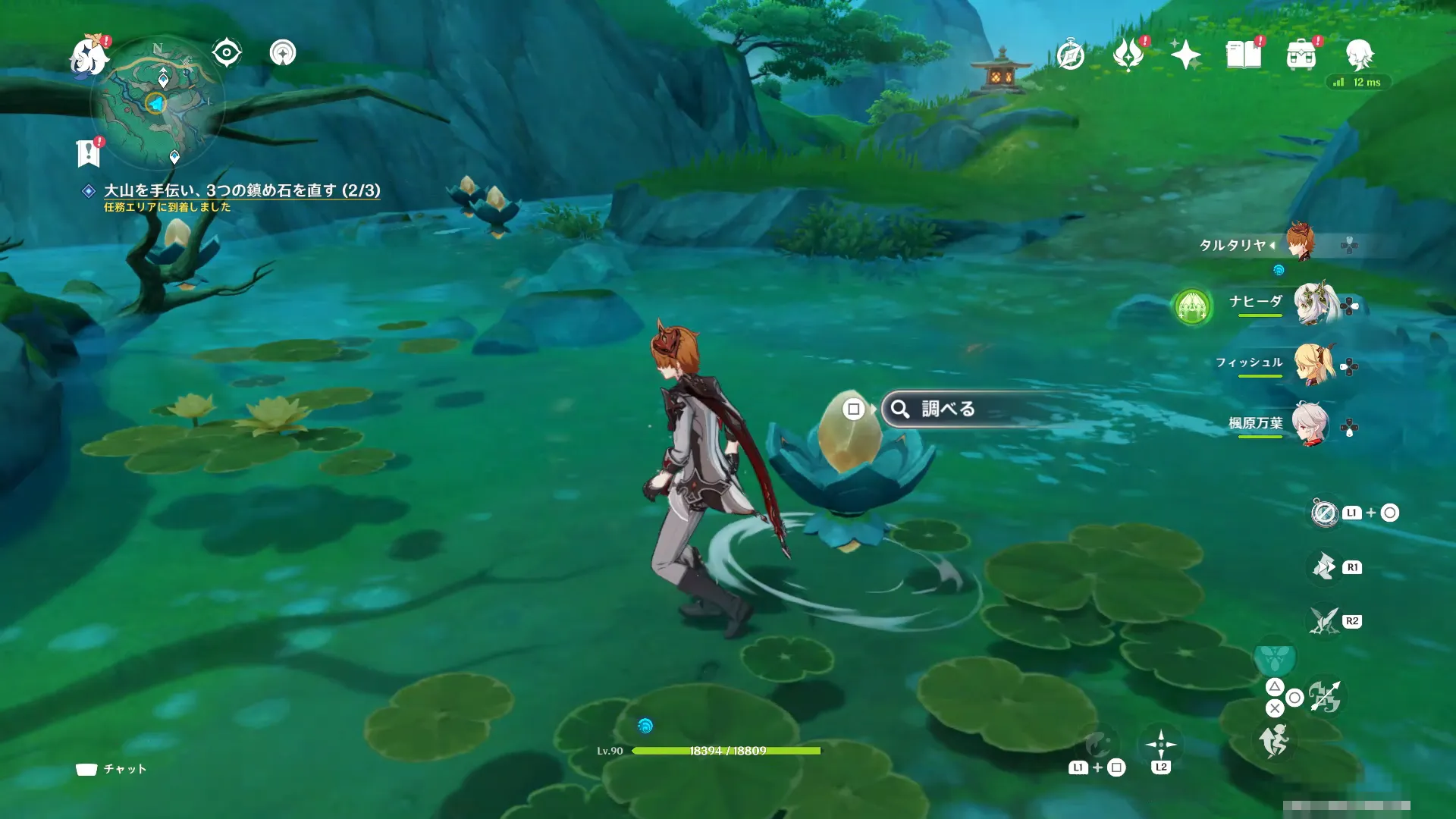Choose the 調べる investigate prompt

click(948, 409)
